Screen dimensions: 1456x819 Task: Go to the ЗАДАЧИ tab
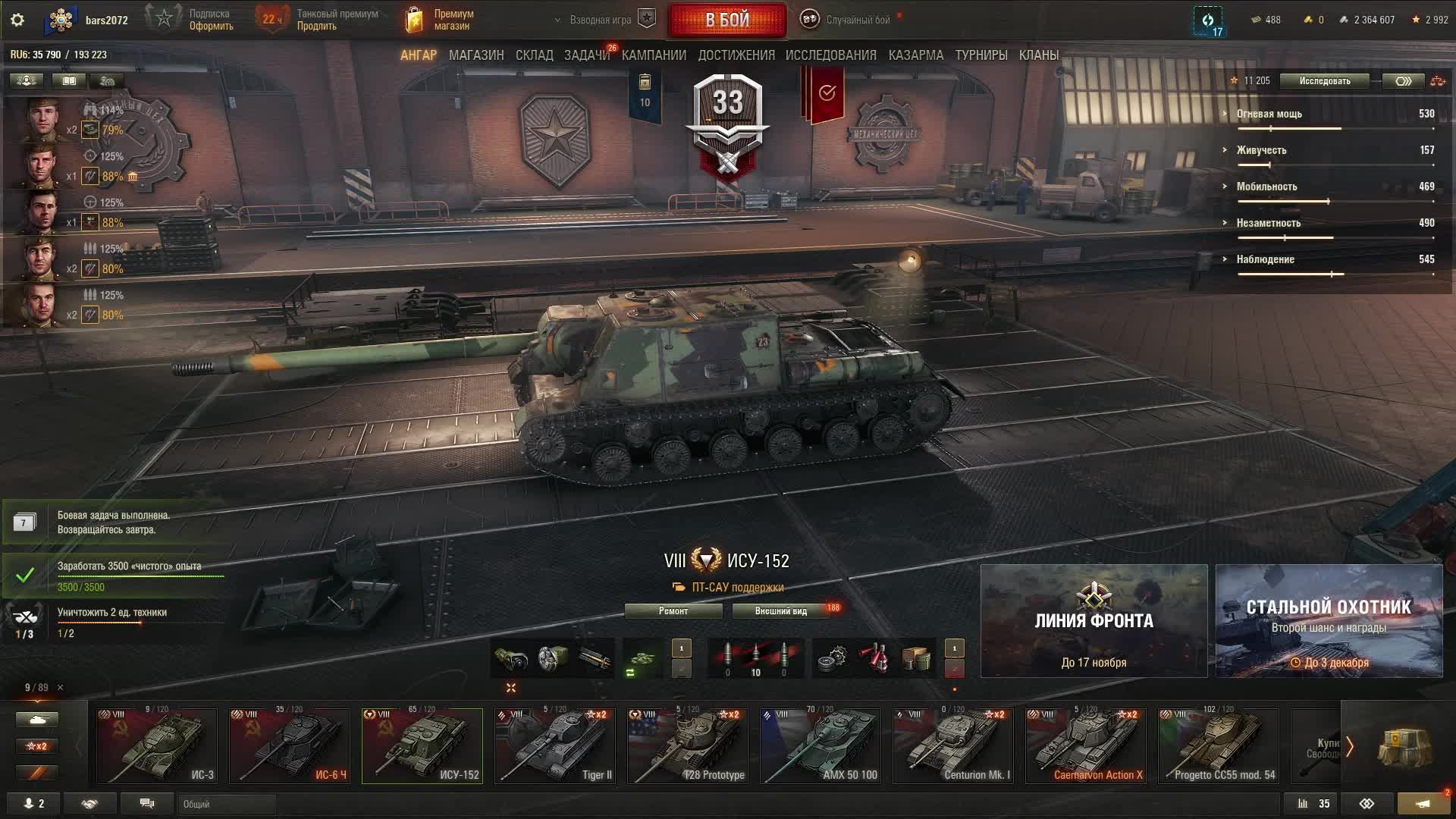(586, 55)
